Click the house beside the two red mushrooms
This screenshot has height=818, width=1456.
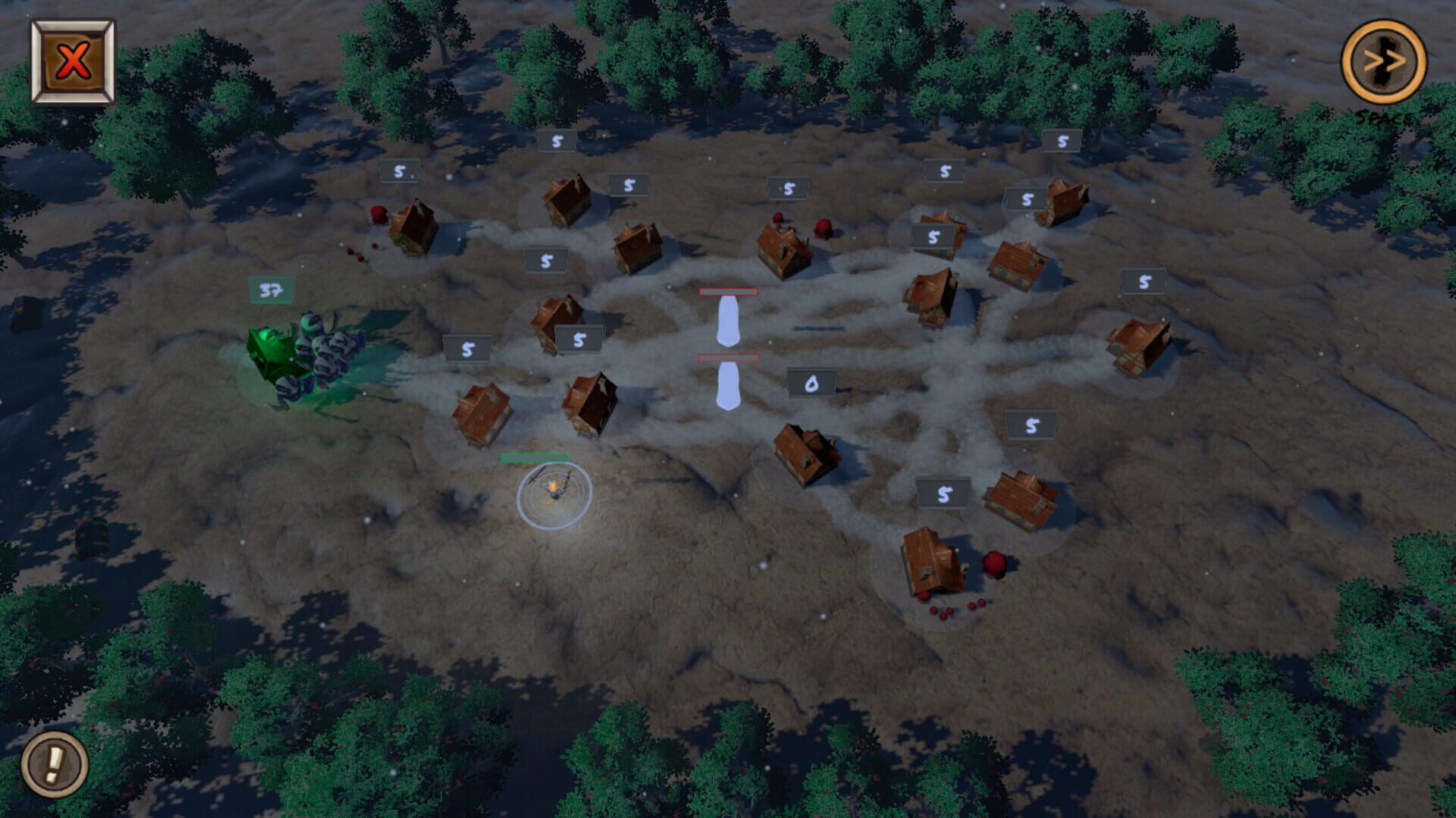tap(781, 250)
